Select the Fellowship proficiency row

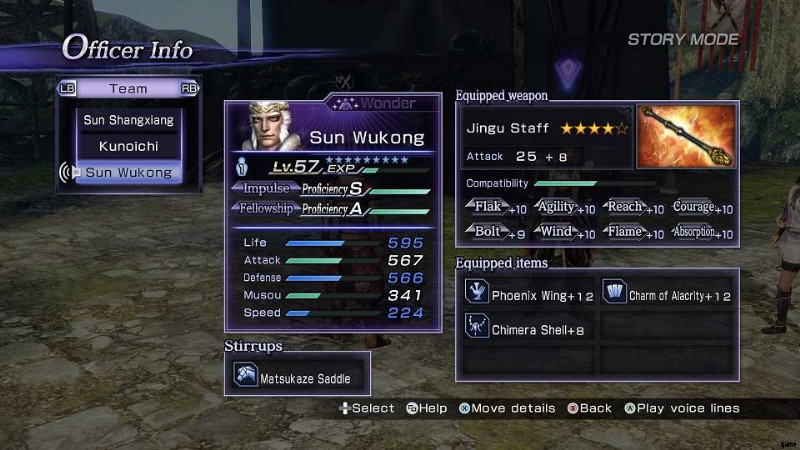(x=334, y=209)
